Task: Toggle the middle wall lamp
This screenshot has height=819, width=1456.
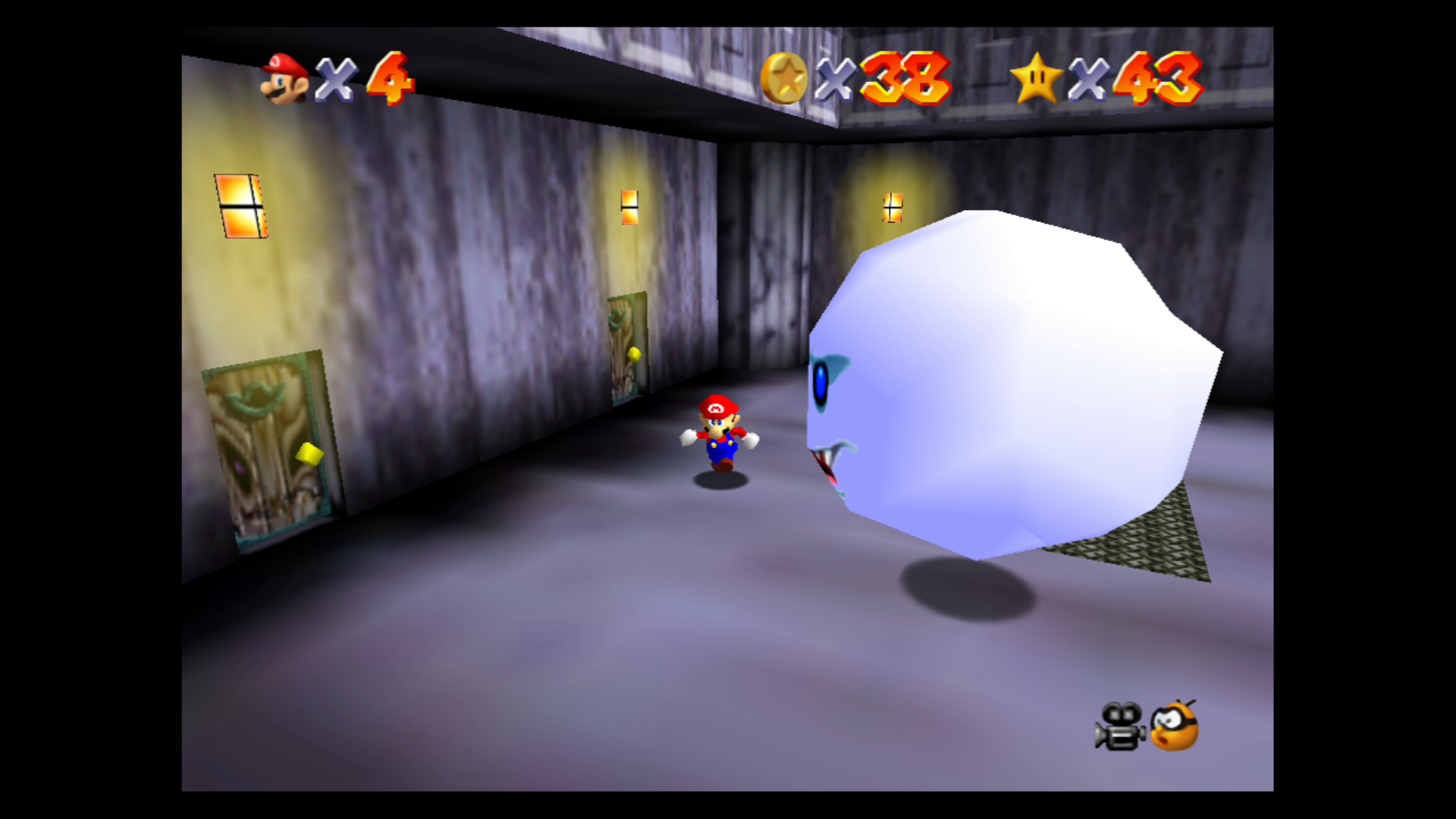Action: [629, 205]
